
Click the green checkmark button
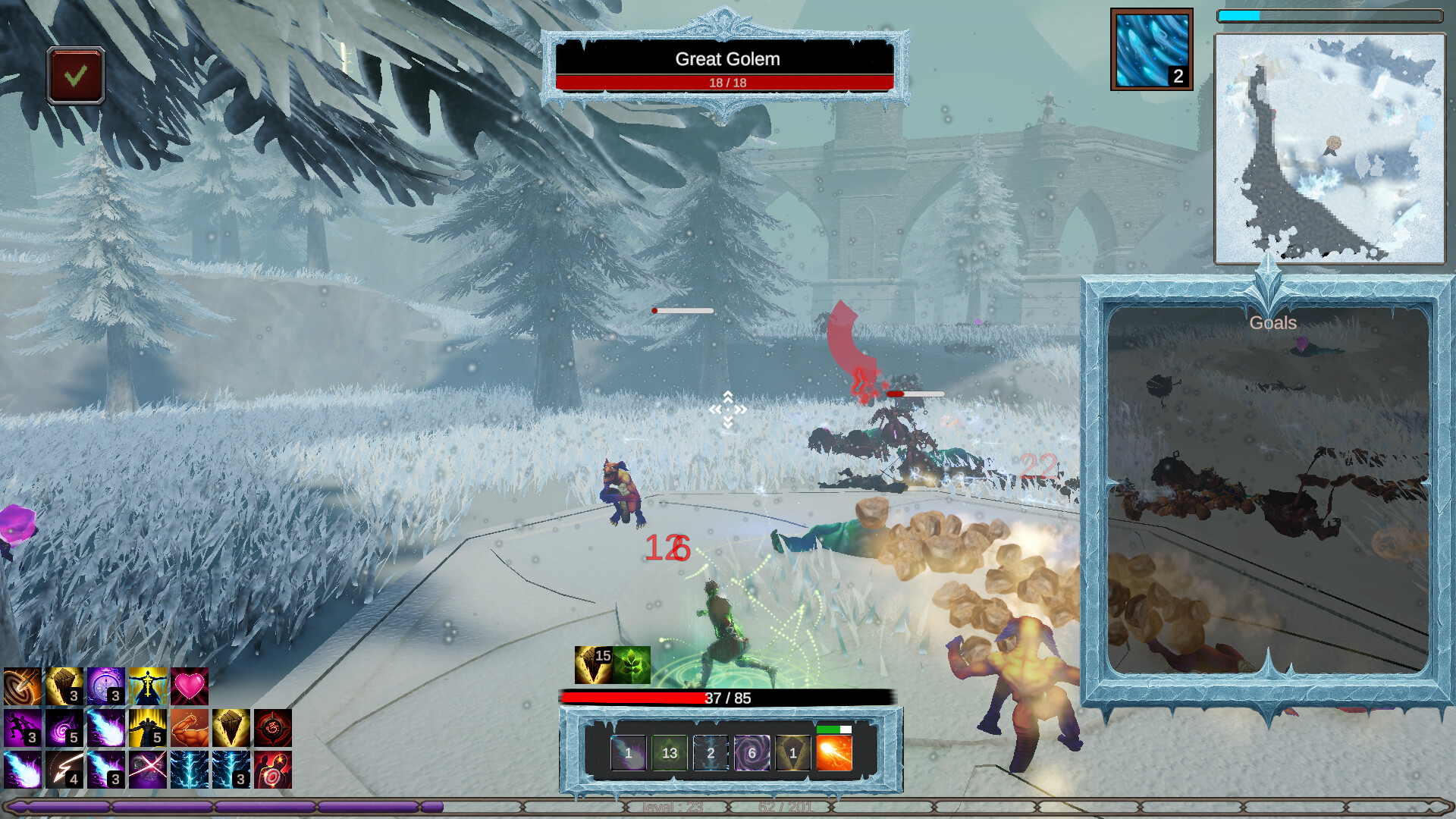(75, 76)
